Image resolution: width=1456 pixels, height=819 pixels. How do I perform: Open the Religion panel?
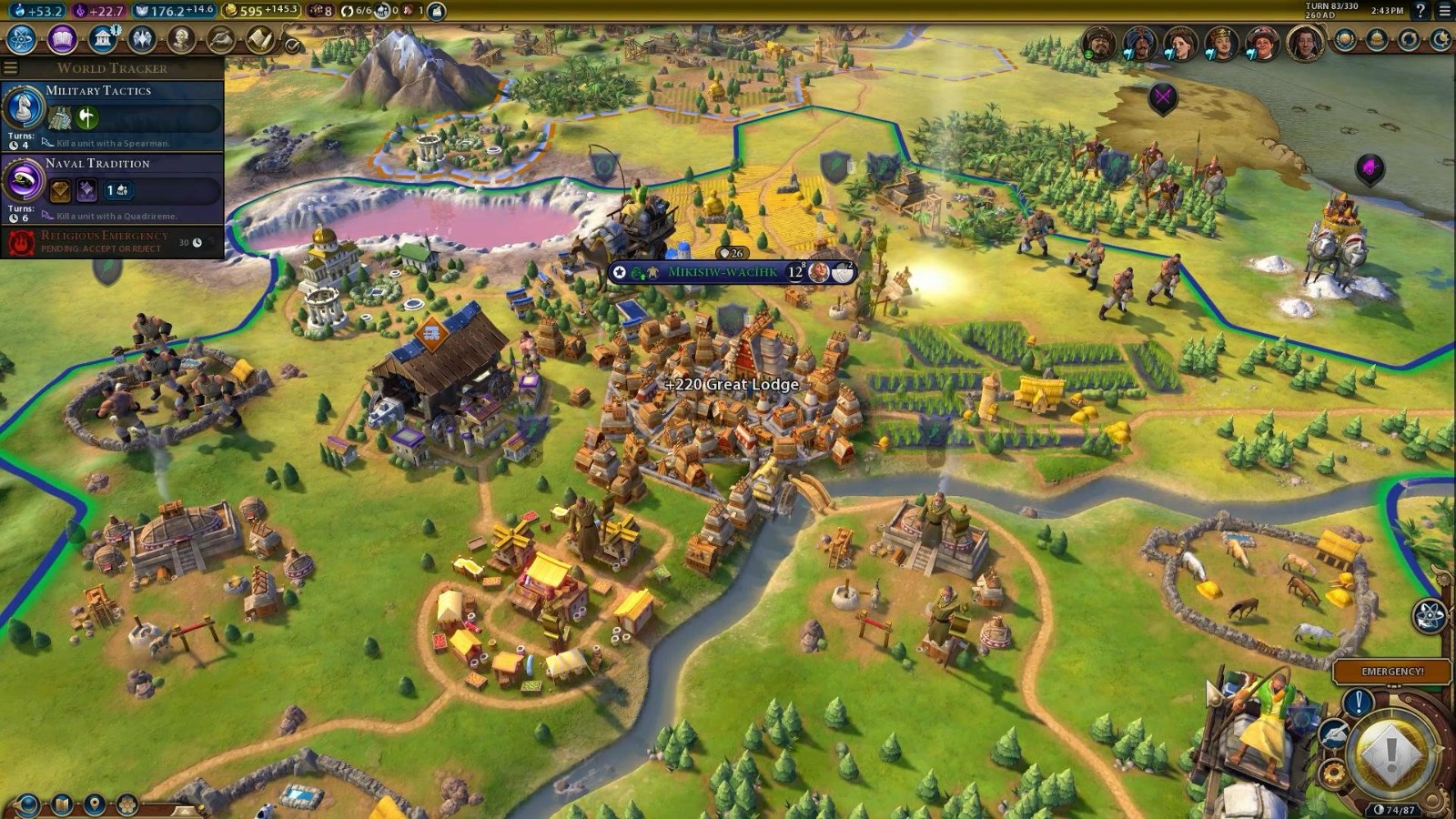(x=142, y=39)
